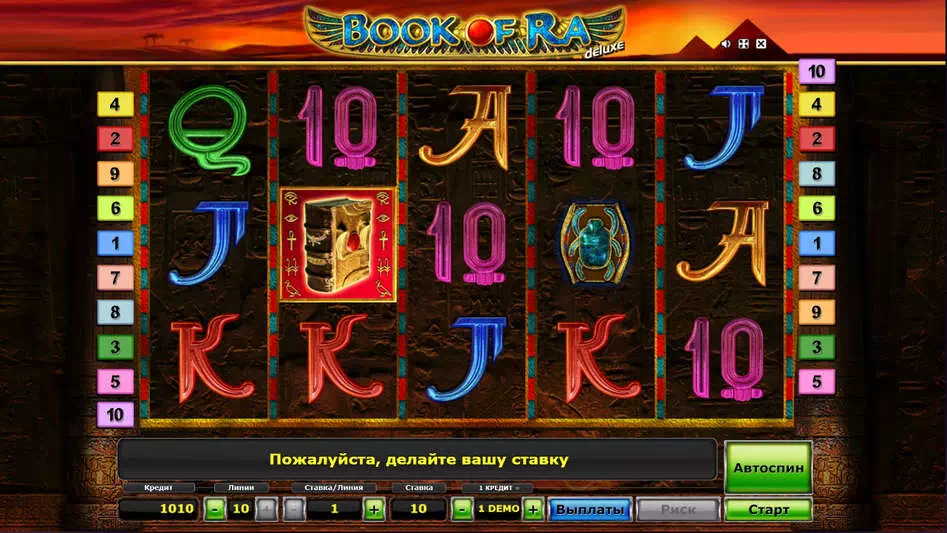
Task: Click the greyed-out Риск button
Action: tap(677, 509)
